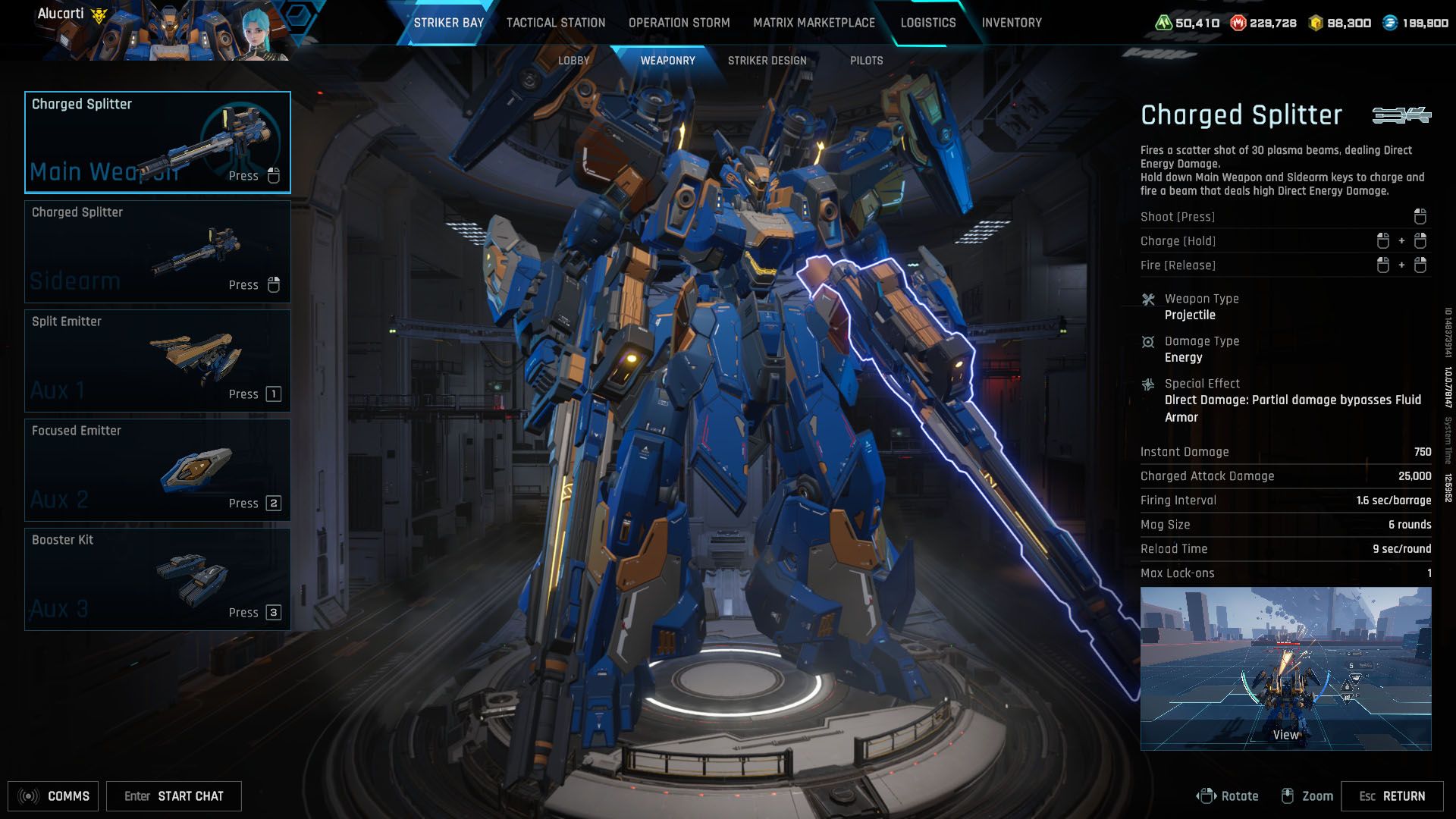Open the START CHAT input field

(174, 795)
